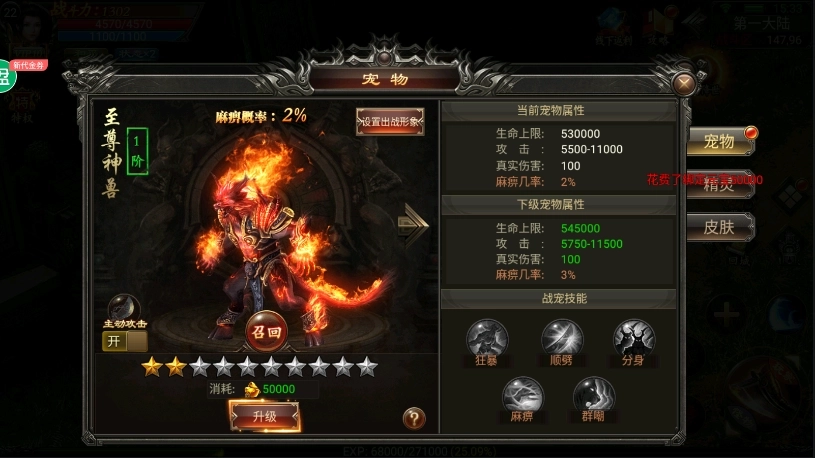815x458 pixels.
Task: Select the 狂暴 pet skill icon
Action: [487, 338]
